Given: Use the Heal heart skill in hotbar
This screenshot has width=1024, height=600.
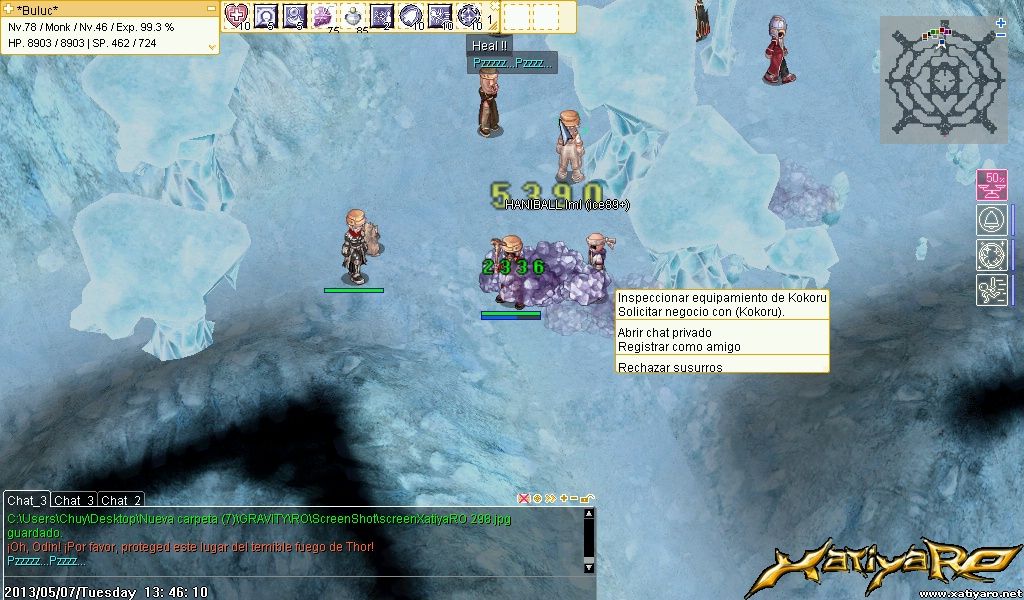Looking at the screenshot, I should tap(237, 15).
